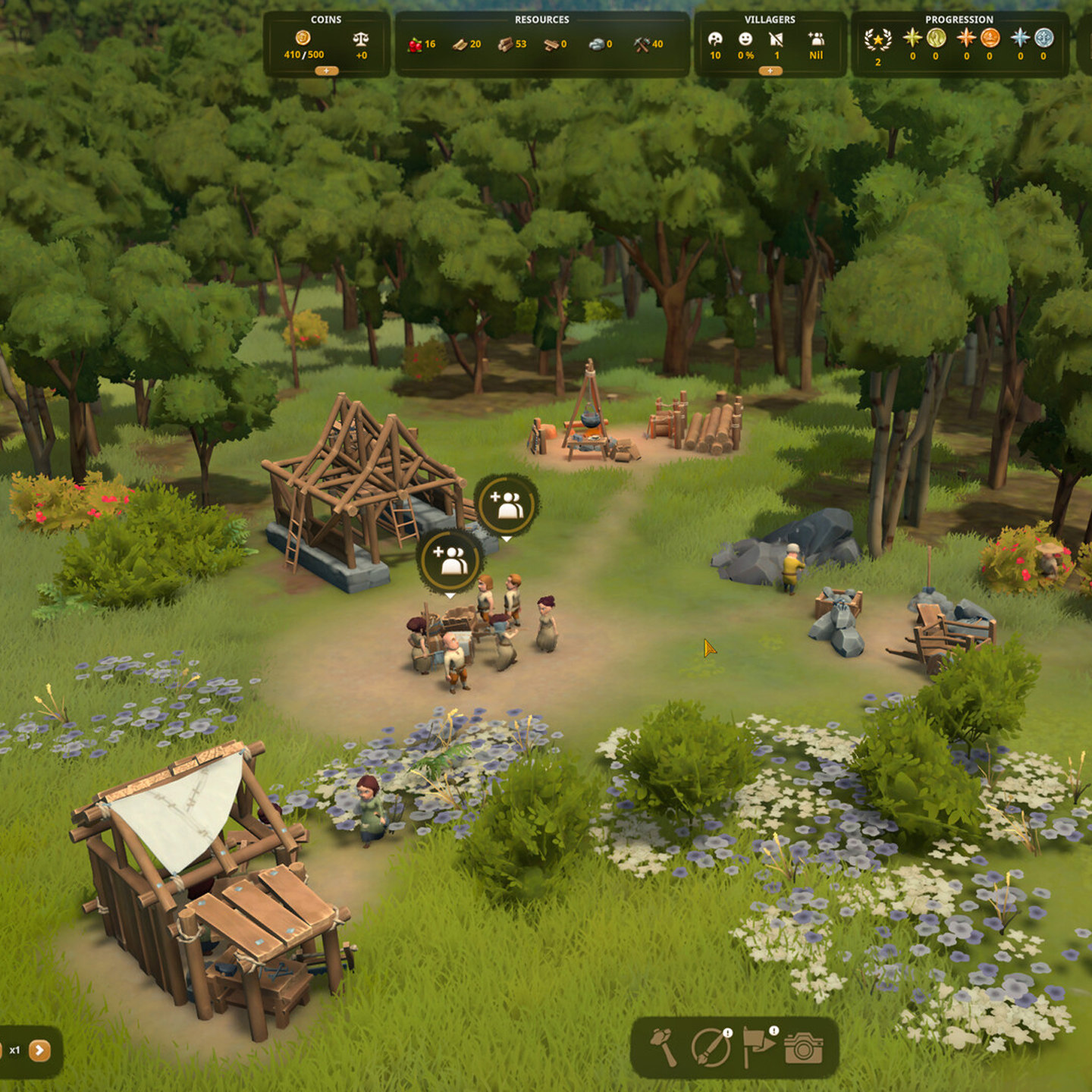The width and height of the screenshot is (1092, 1092).
Task: Click the new villagers icon showing Nil
Action: point(816,39)
